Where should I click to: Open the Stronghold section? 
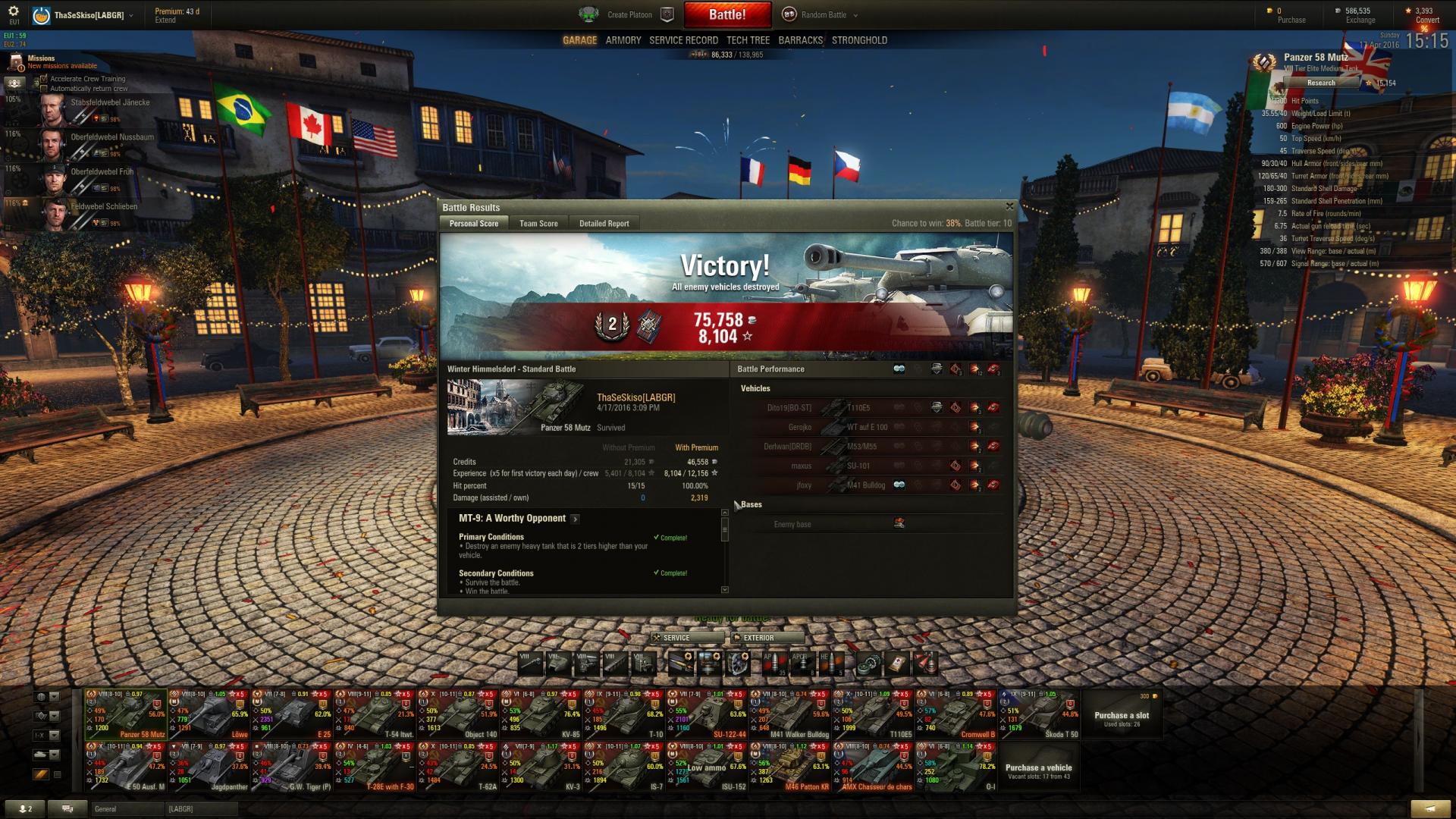859,40
